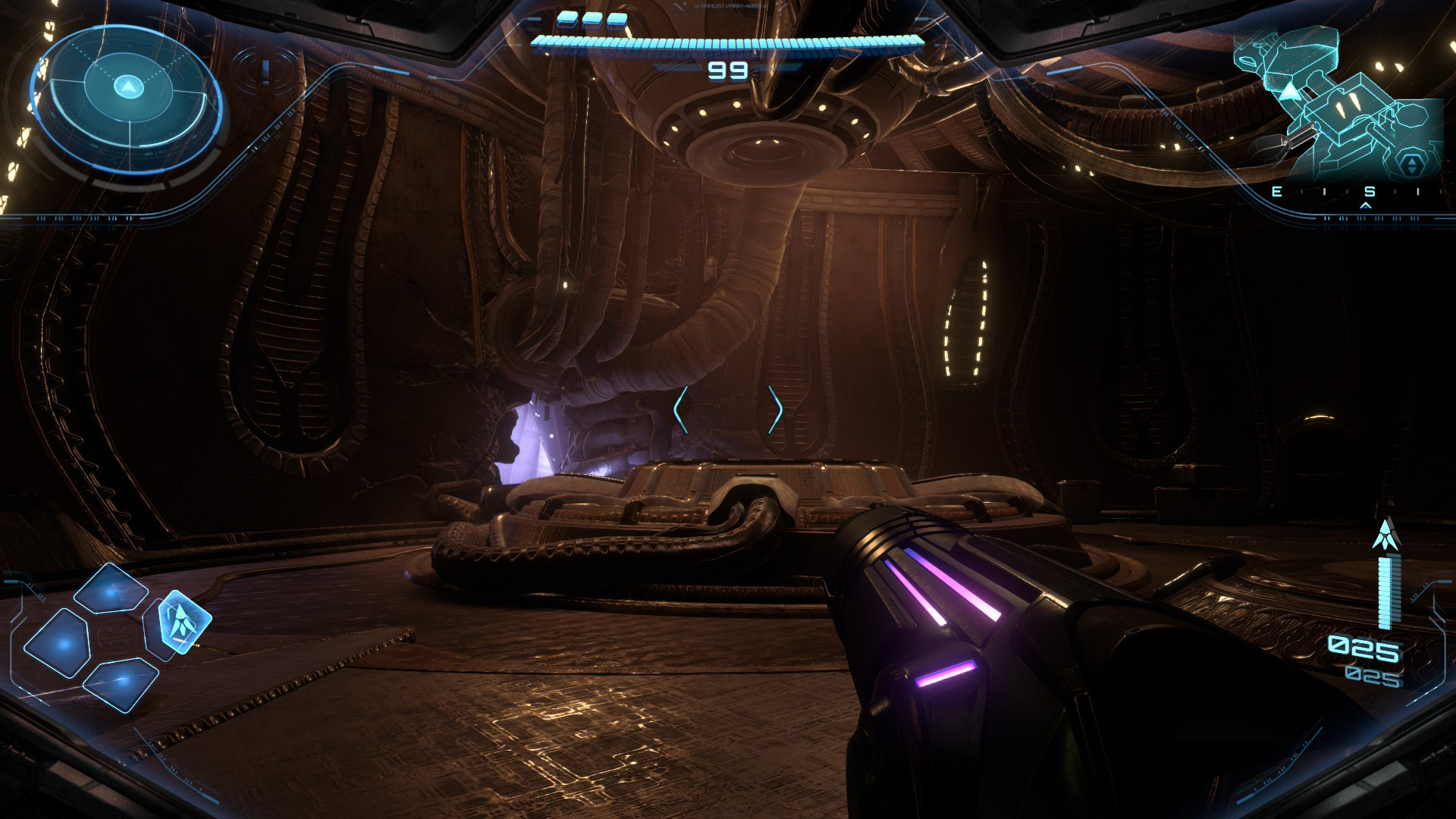Click the circular enemy radar
Screen dimensions: 1456x819
click(x=127, y=99)
